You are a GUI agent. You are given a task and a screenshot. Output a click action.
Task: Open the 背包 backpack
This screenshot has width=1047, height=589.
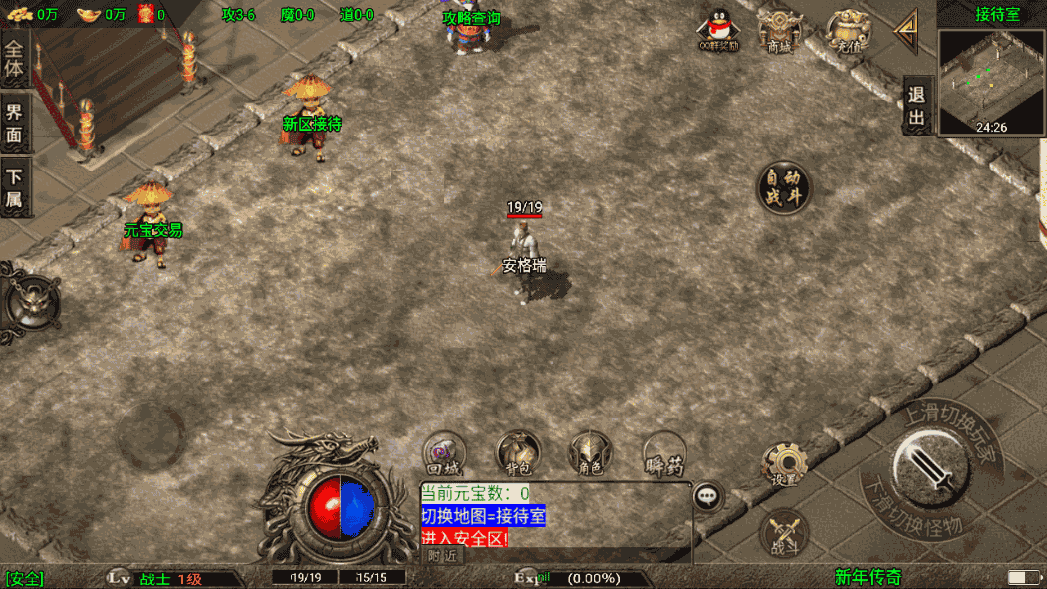coord(518,452)
